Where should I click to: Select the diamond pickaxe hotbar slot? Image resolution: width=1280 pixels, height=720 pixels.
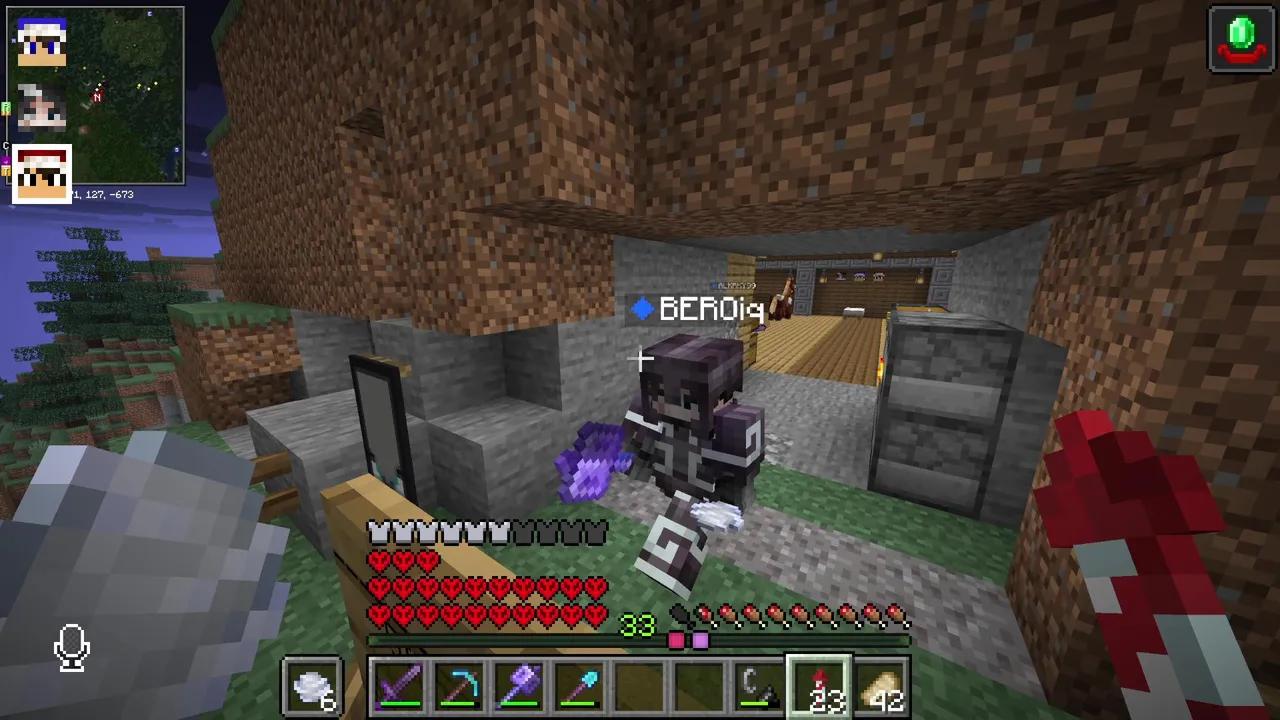pos(458,685)
